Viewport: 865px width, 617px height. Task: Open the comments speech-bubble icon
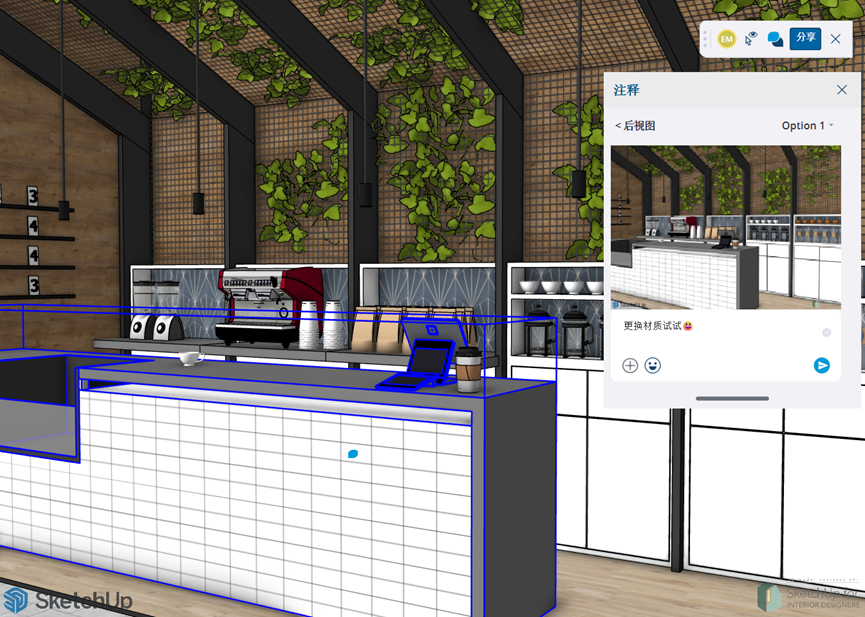[x=775, y=39]
